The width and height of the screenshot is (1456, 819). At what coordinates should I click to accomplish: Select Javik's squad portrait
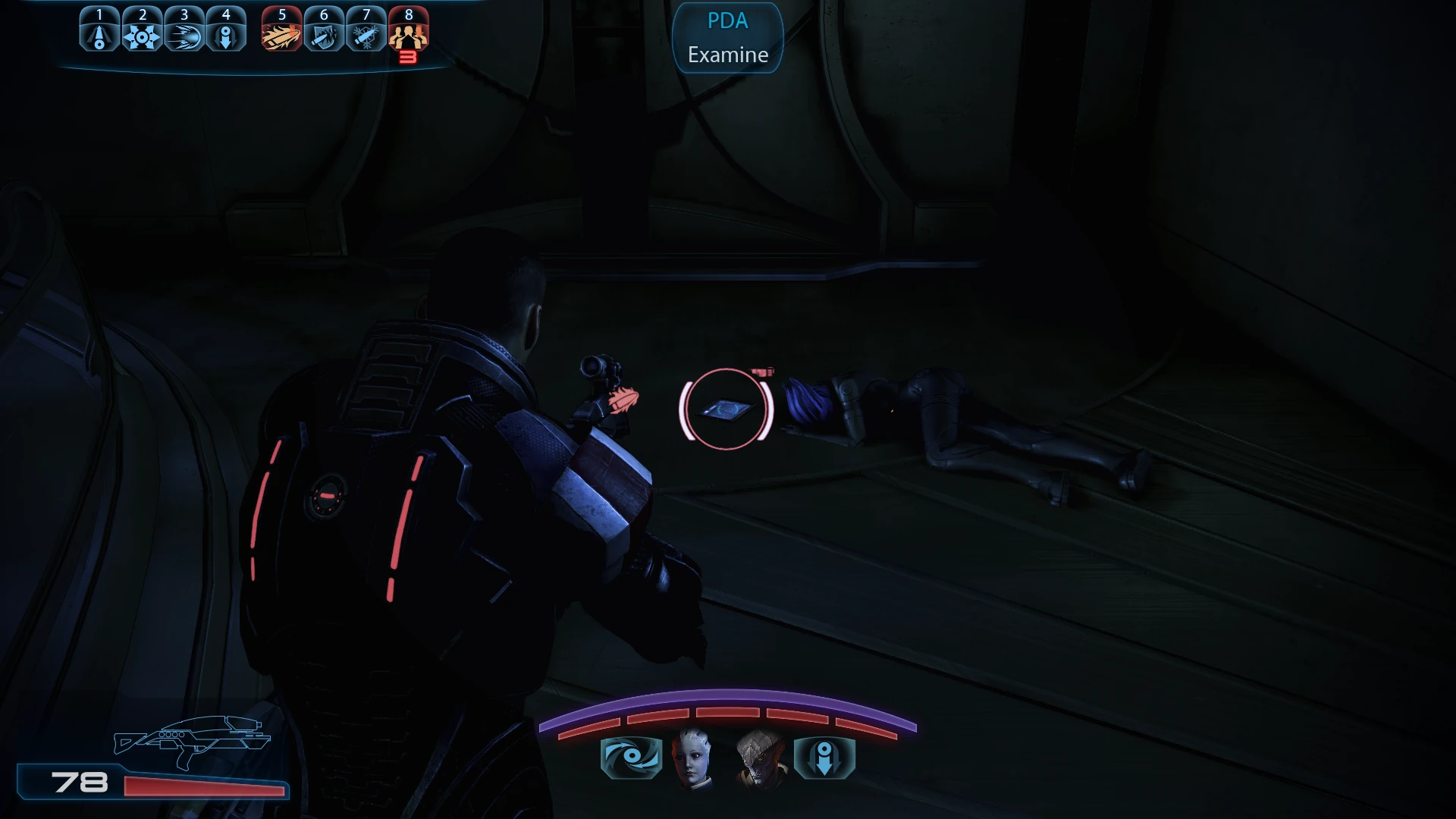pos(760,757)
